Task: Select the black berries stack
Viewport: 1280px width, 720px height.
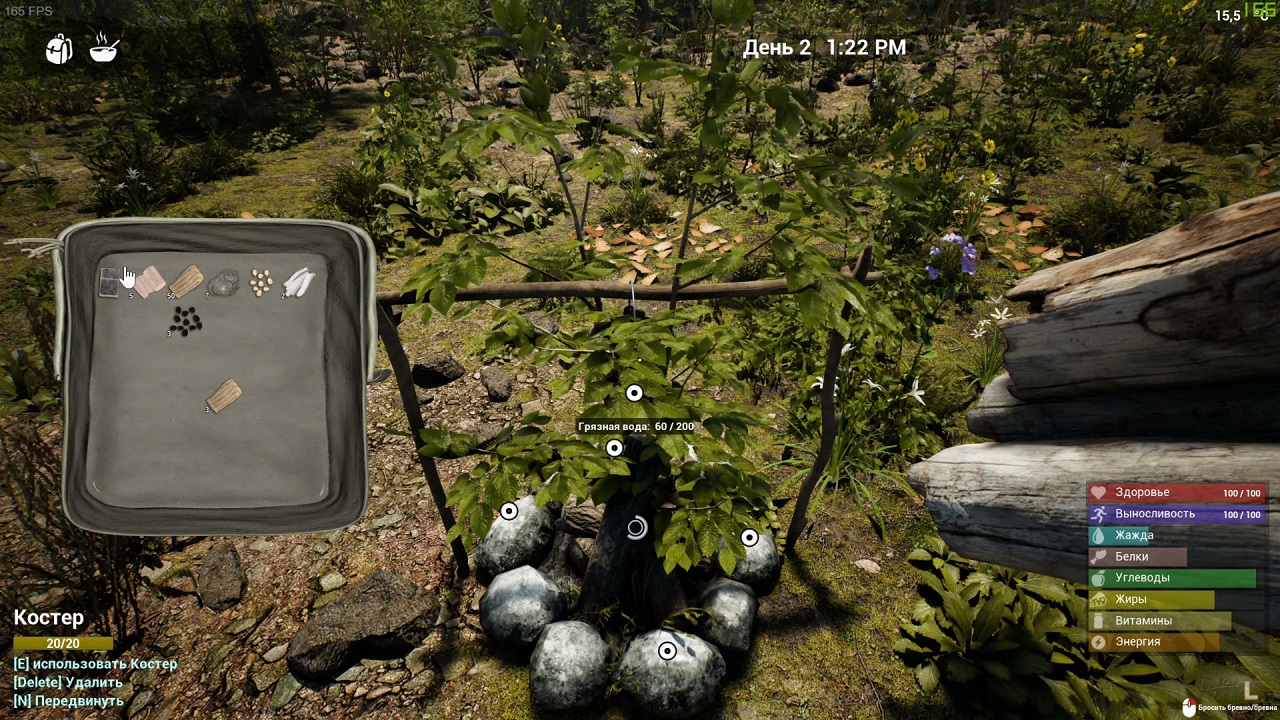Action: point(186,321)
